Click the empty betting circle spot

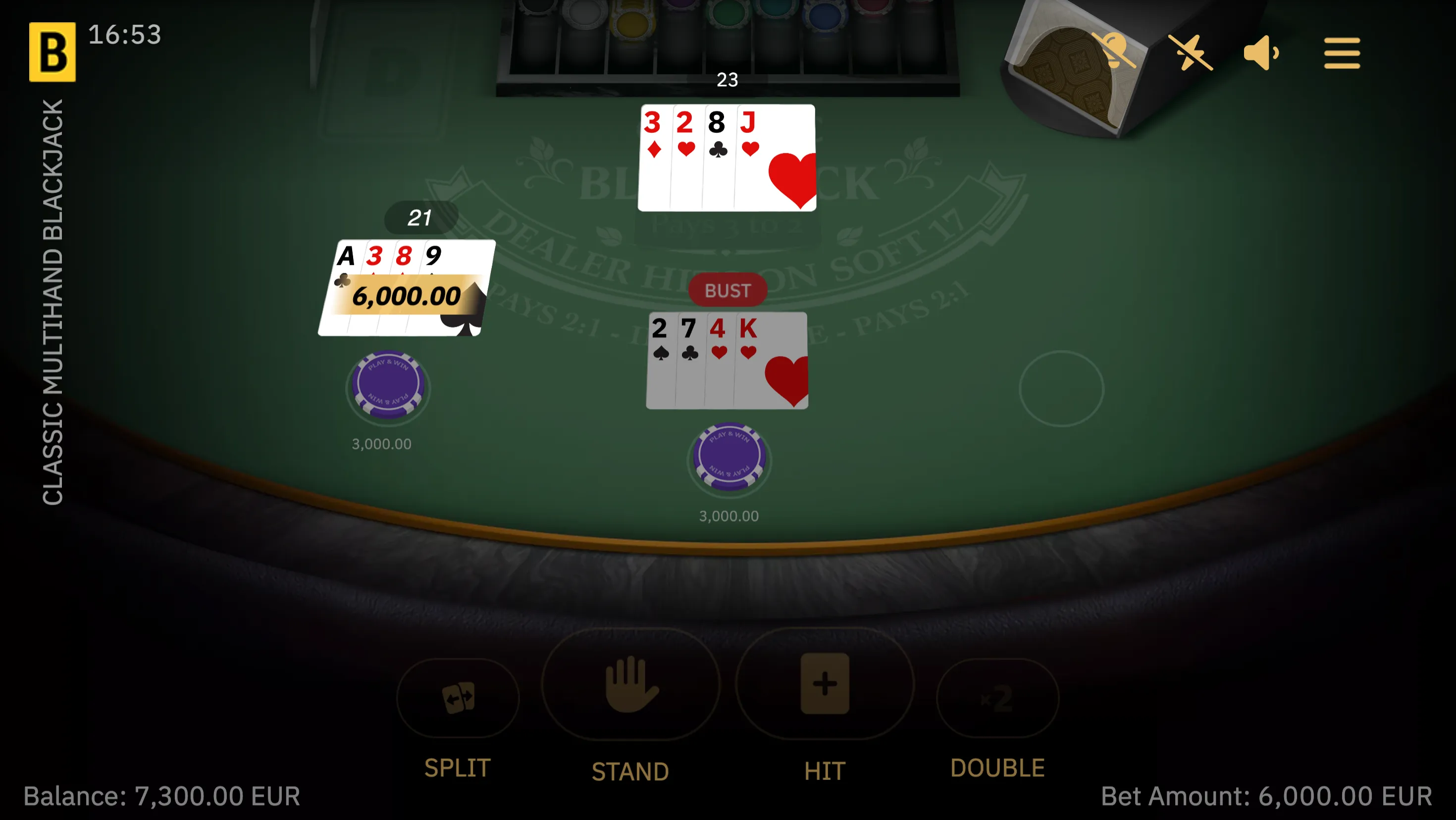[x=1061, y=388]
